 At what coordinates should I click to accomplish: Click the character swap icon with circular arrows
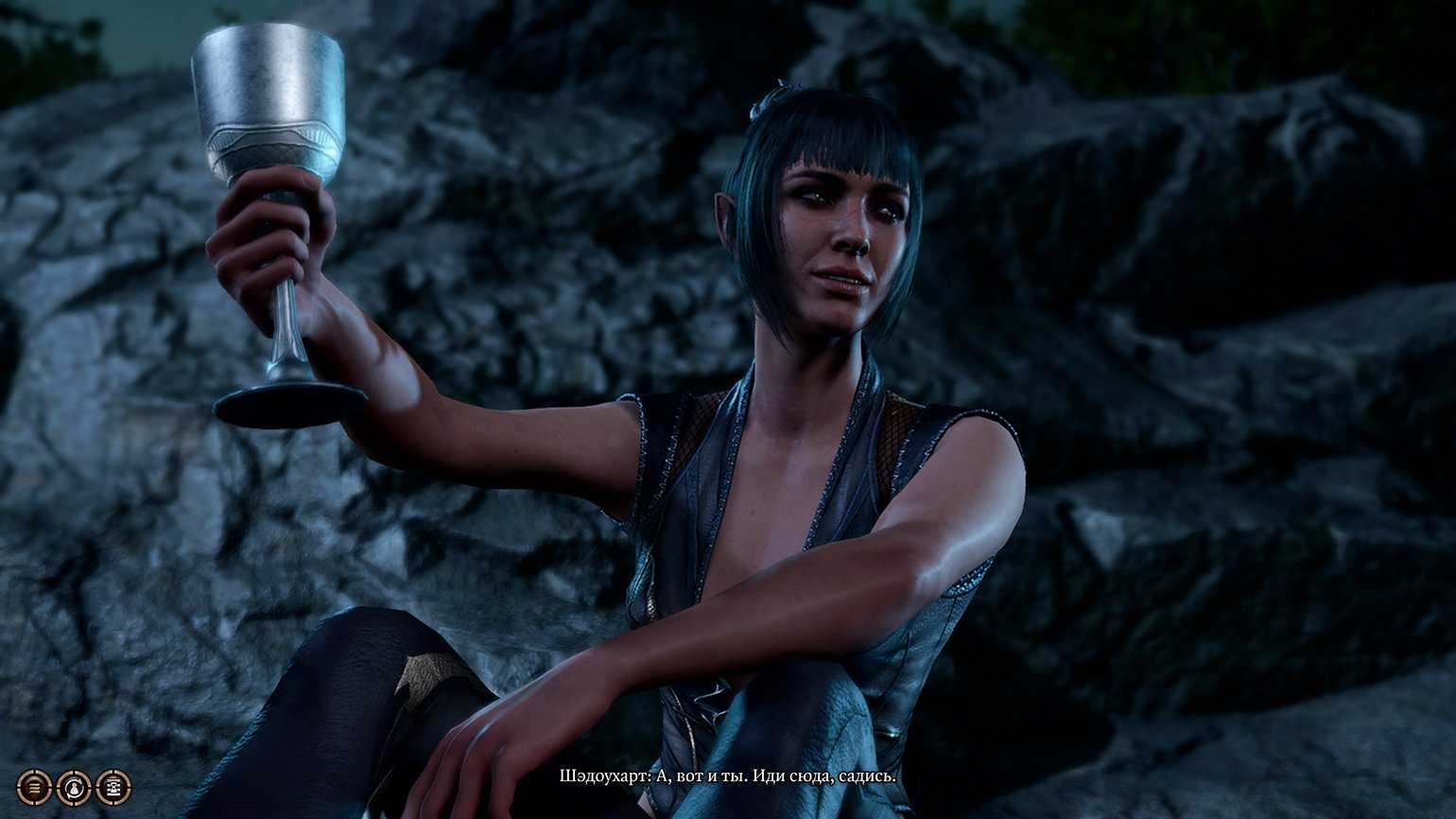pos(74,788)
